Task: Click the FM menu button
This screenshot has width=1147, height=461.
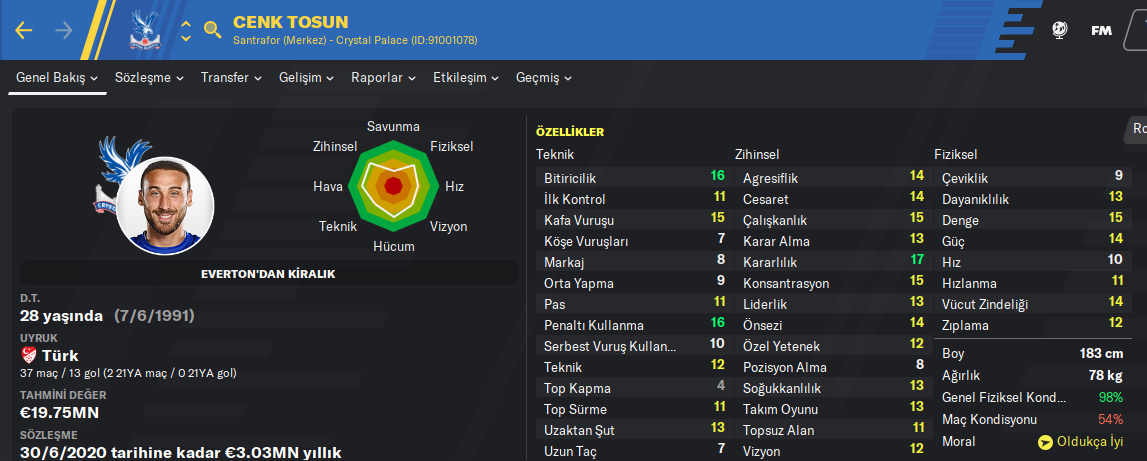Action: click(1101, 30)
